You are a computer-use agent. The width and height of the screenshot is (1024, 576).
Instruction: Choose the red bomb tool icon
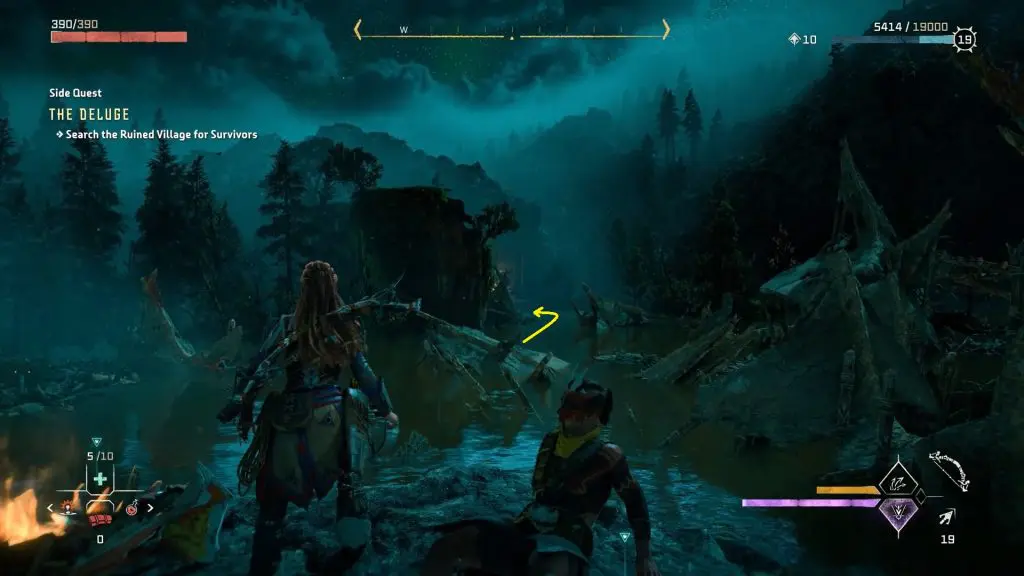pos(132,509)
